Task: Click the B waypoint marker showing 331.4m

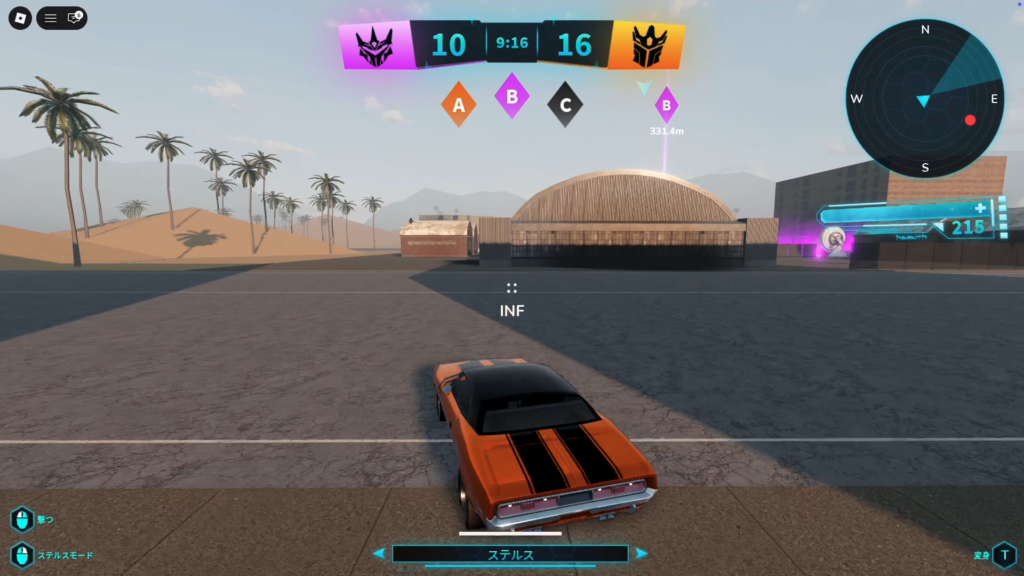Action: point(666,104)
